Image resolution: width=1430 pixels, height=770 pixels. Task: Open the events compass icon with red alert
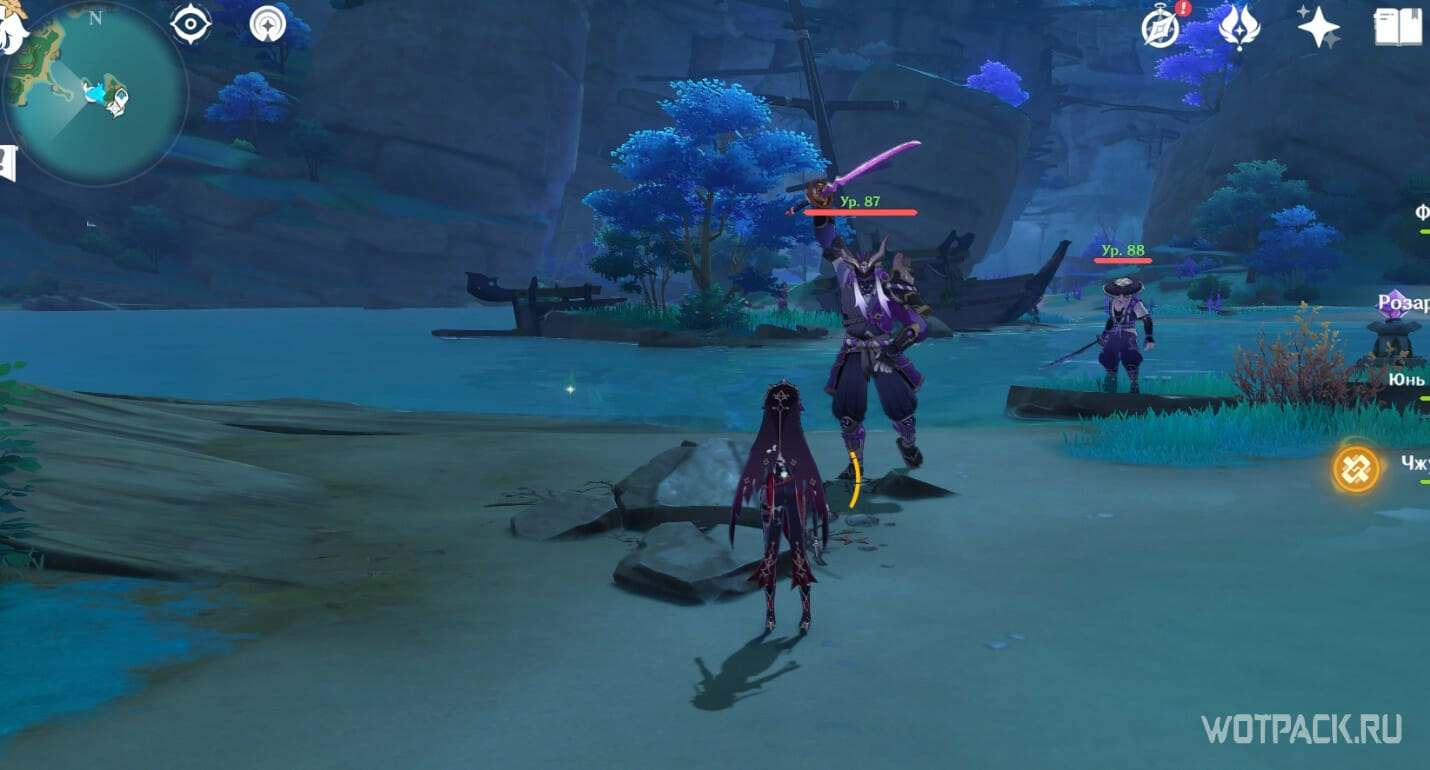click(x=1162, y=27)
